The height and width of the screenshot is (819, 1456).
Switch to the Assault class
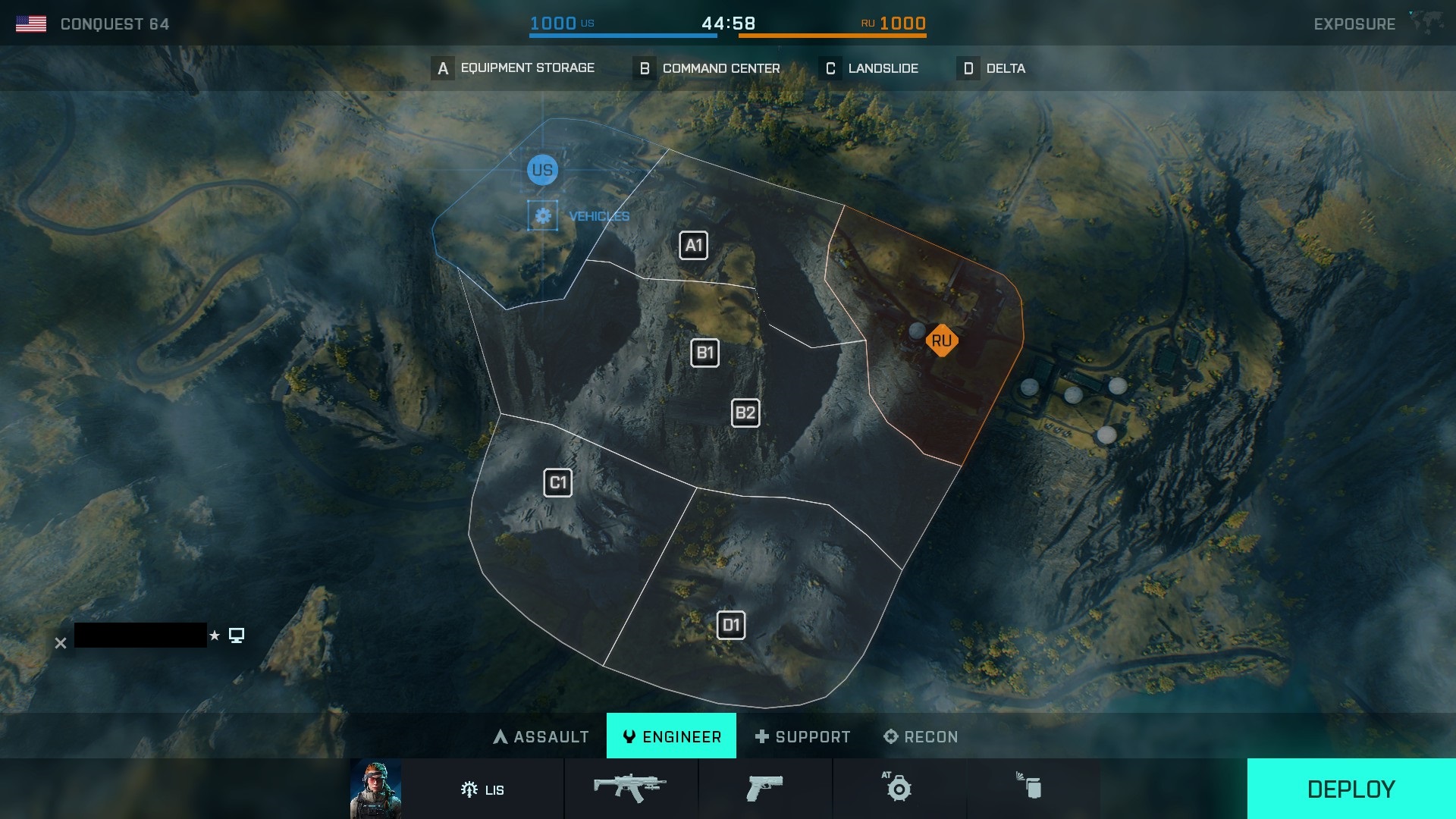tap(541, 736)
